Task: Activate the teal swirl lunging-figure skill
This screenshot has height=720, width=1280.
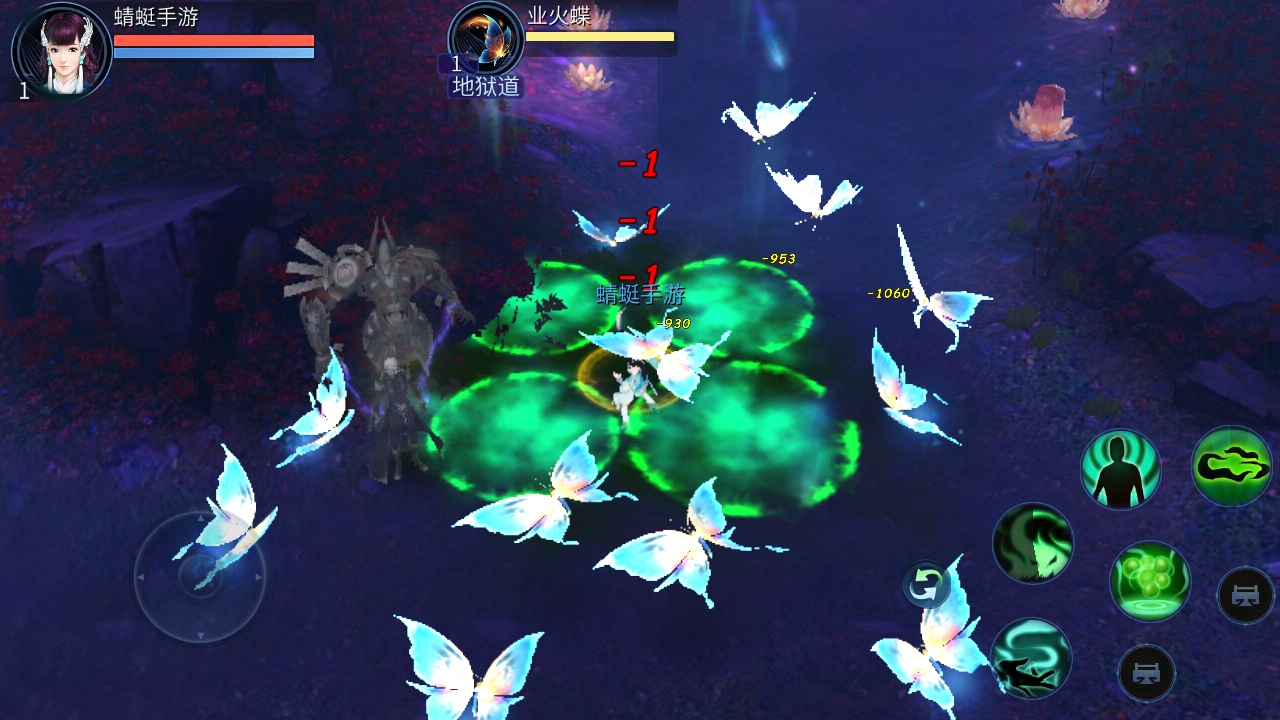Action: click(x=1030, y=658)
